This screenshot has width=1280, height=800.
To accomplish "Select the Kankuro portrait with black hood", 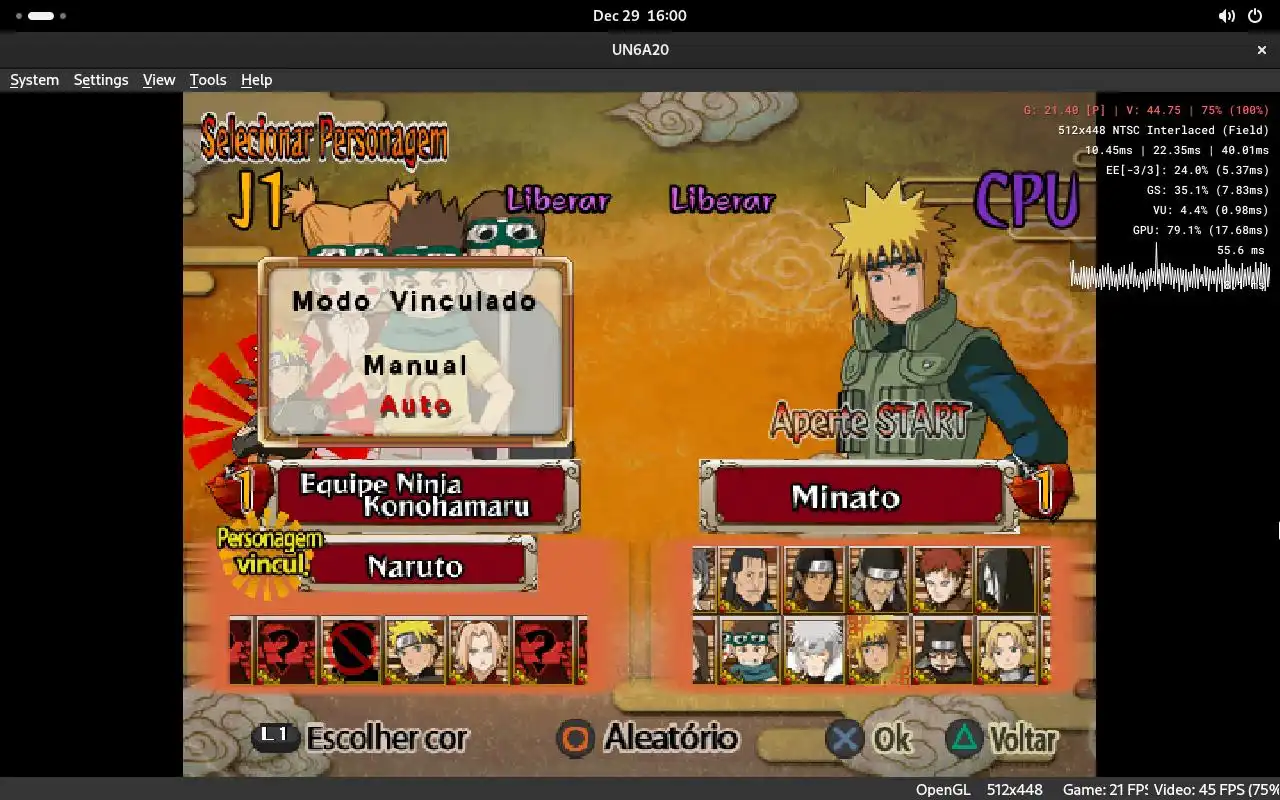I will point(942,650).
